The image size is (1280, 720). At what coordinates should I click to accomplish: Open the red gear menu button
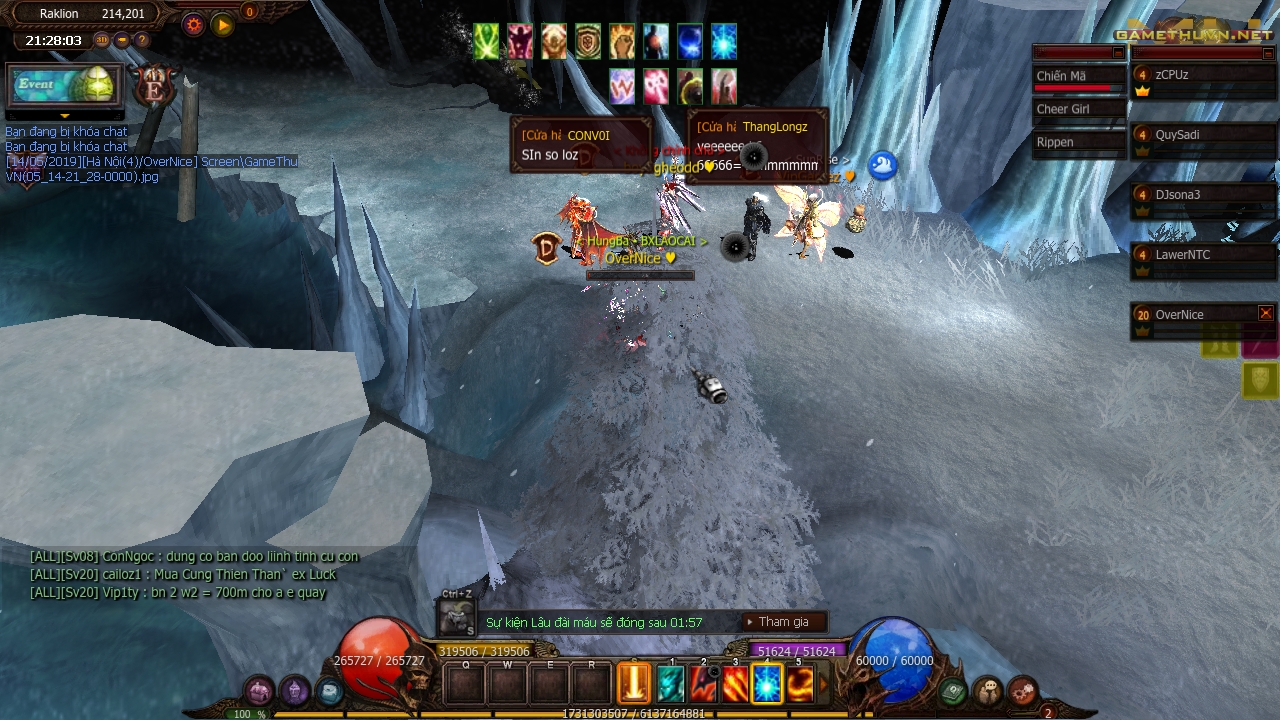click(1022, 690)
